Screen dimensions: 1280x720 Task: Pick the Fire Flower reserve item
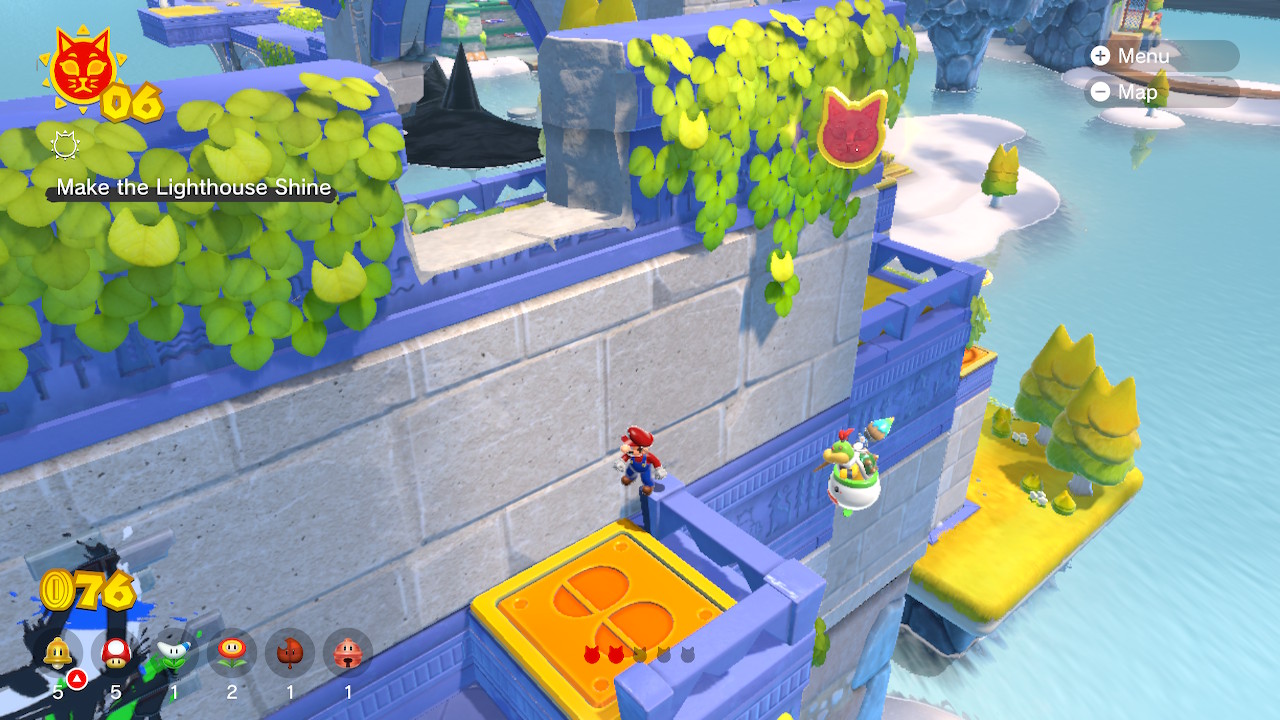[232, 654]
